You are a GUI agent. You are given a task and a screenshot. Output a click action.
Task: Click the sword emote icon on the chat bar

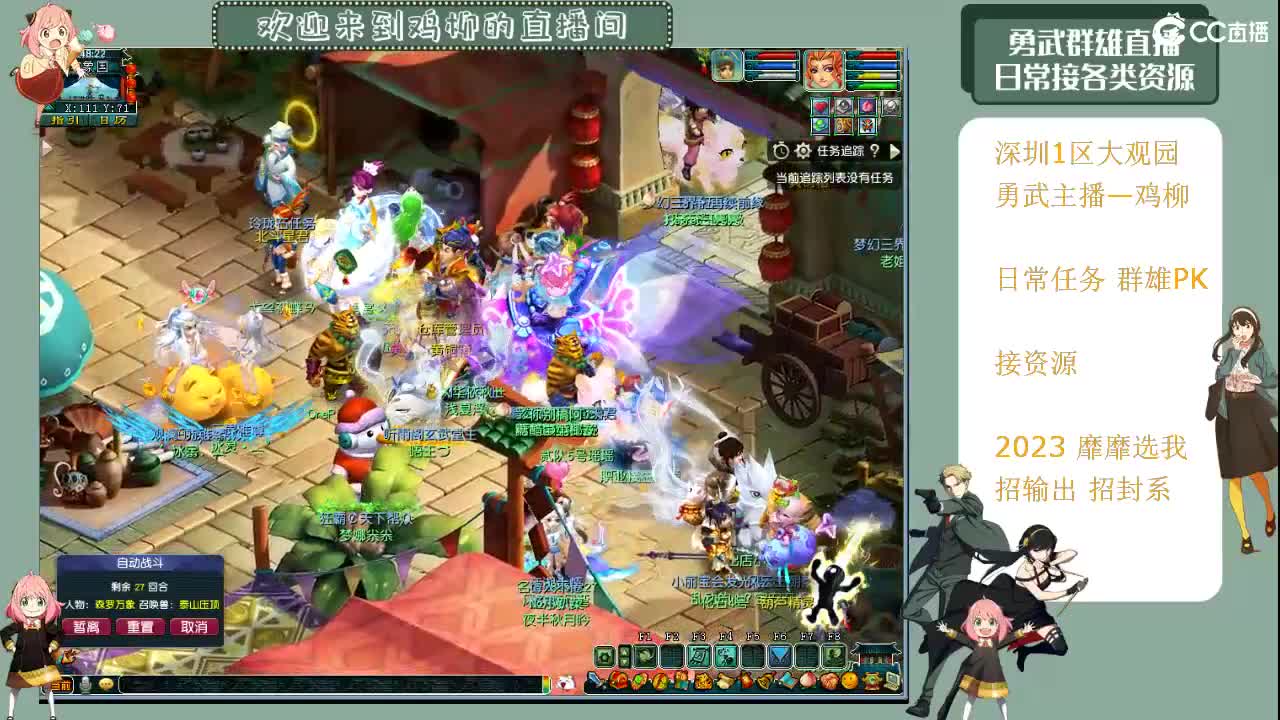(x=594, y=682)
